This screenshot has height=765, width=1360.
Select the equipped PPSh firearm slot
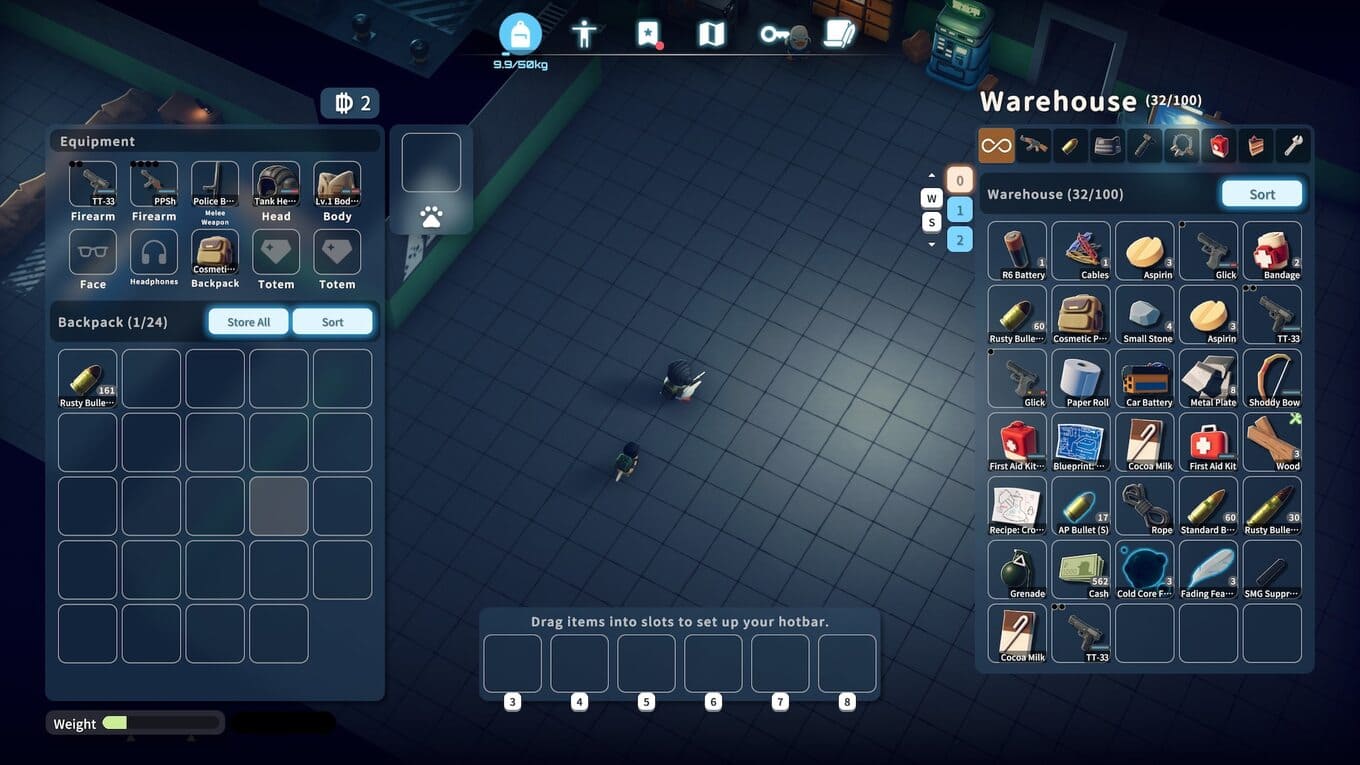[x=154, y=185]
